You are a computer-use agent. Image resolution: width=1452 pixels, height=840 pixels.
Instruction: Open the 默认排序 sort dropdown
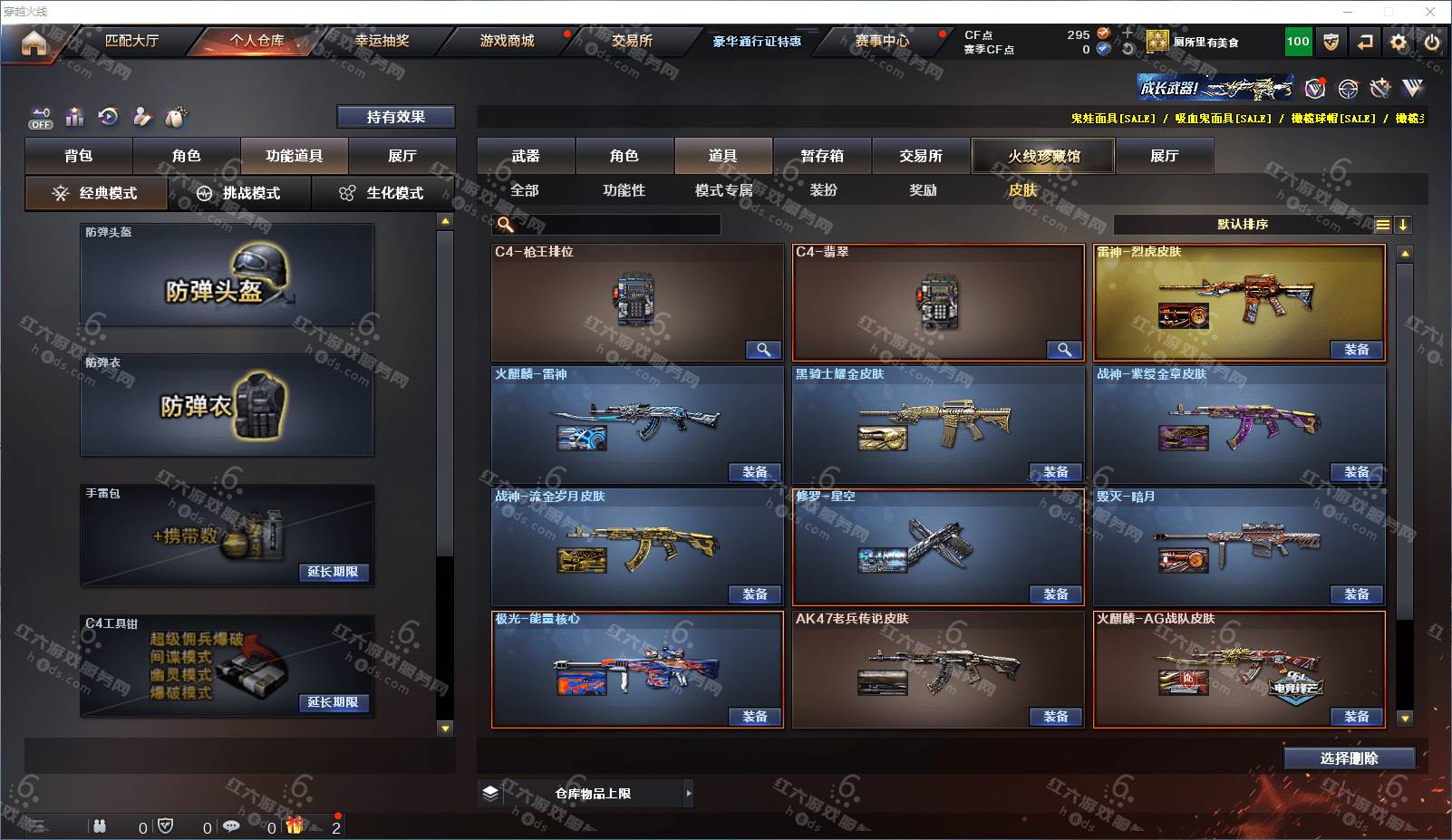(1243, 225)
